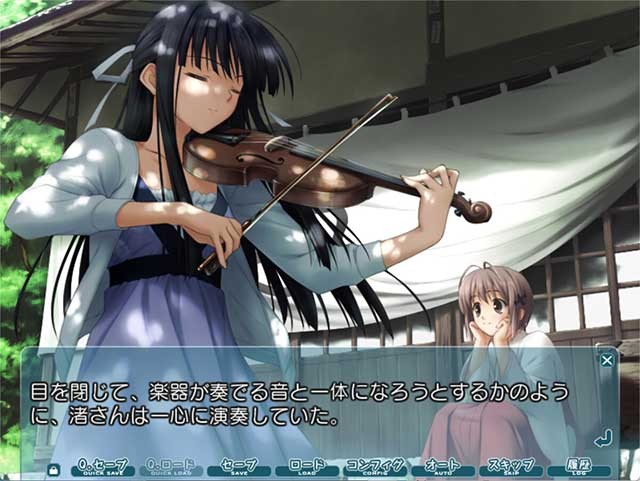Hide the text window with X
640x481 pixels.
coord(607,360)
